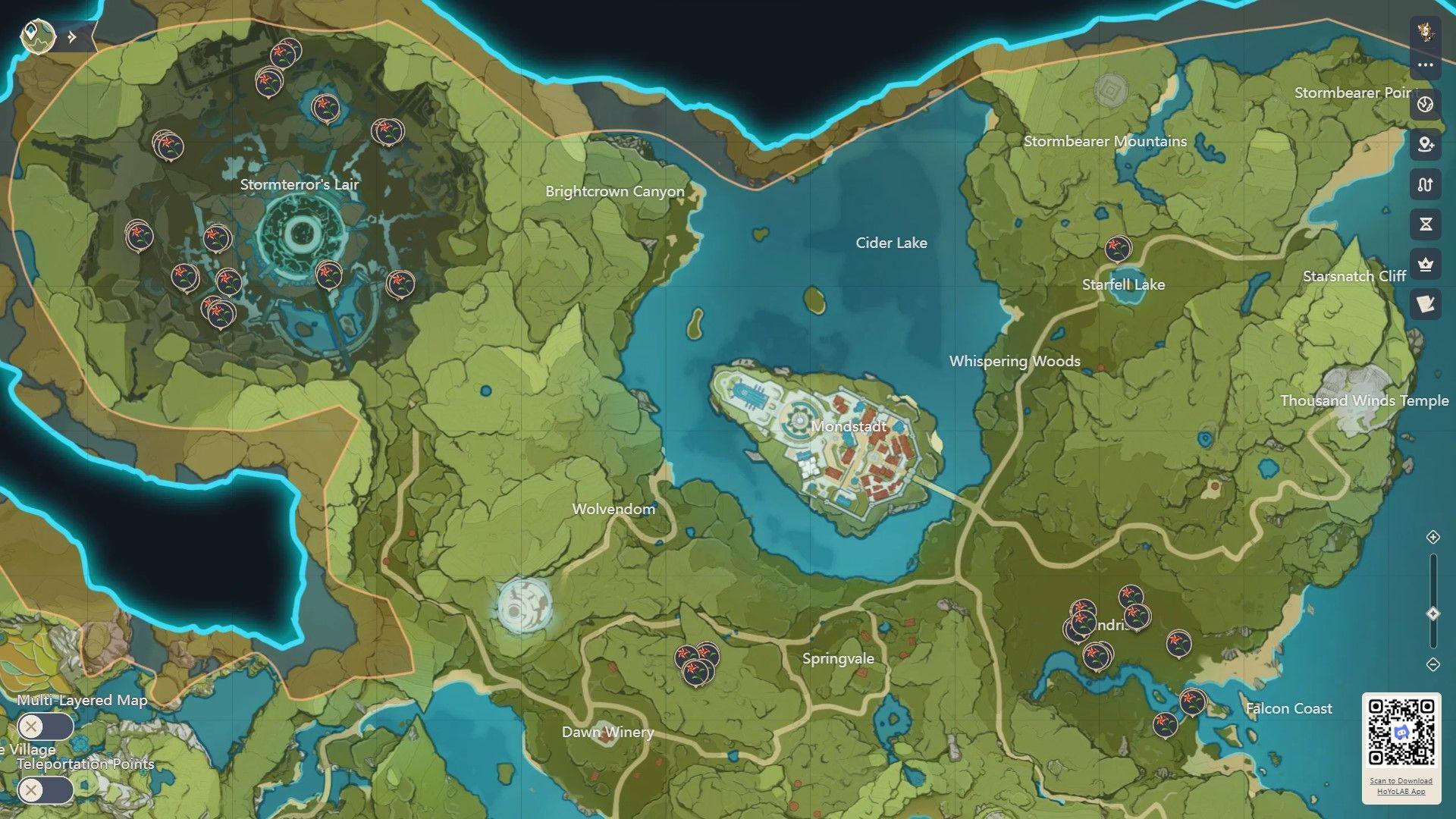Toggle the Teleportation Points switch

point(45,791)
